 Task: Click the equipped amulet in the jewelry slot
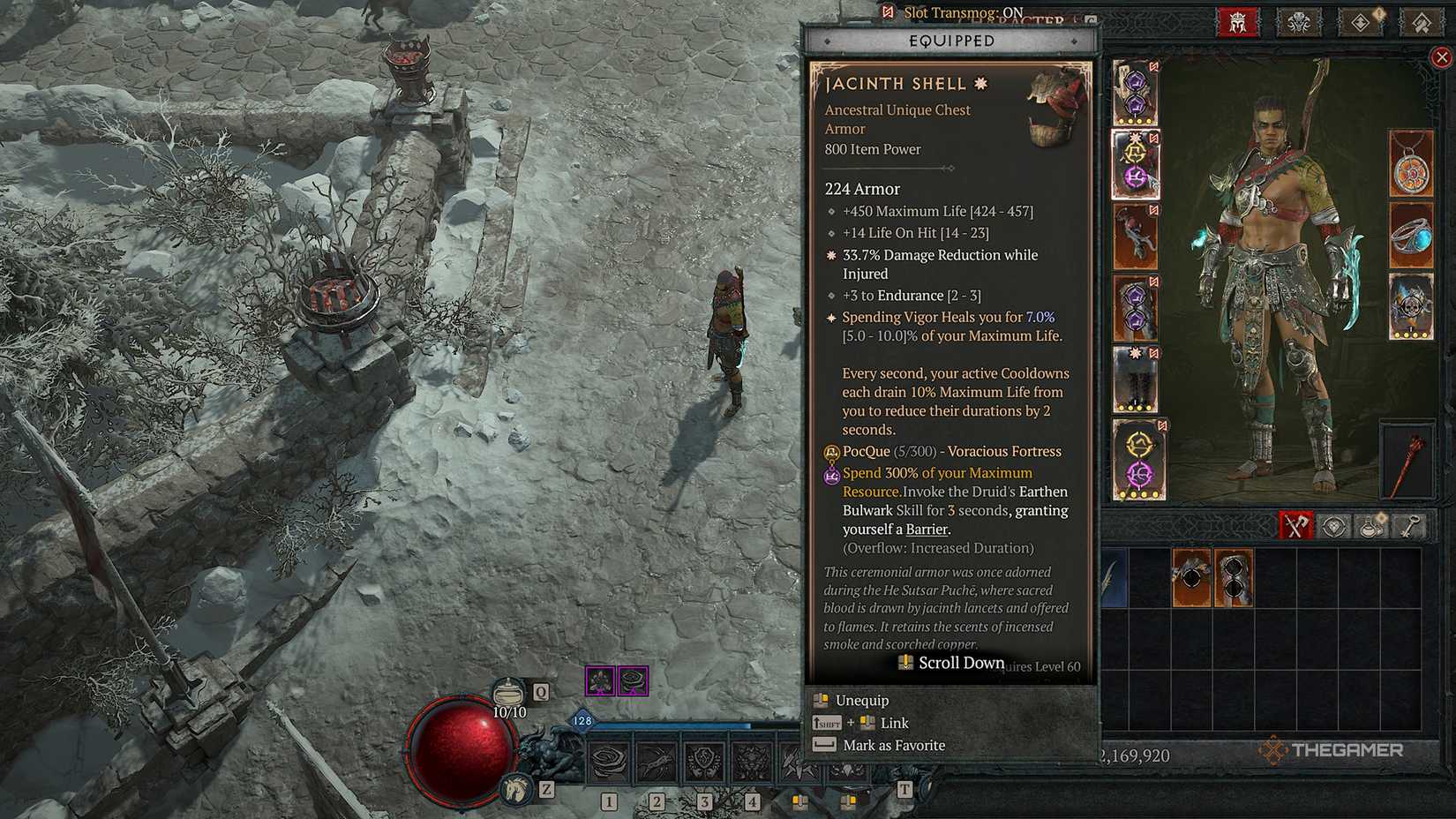[x=1411, y=164]
